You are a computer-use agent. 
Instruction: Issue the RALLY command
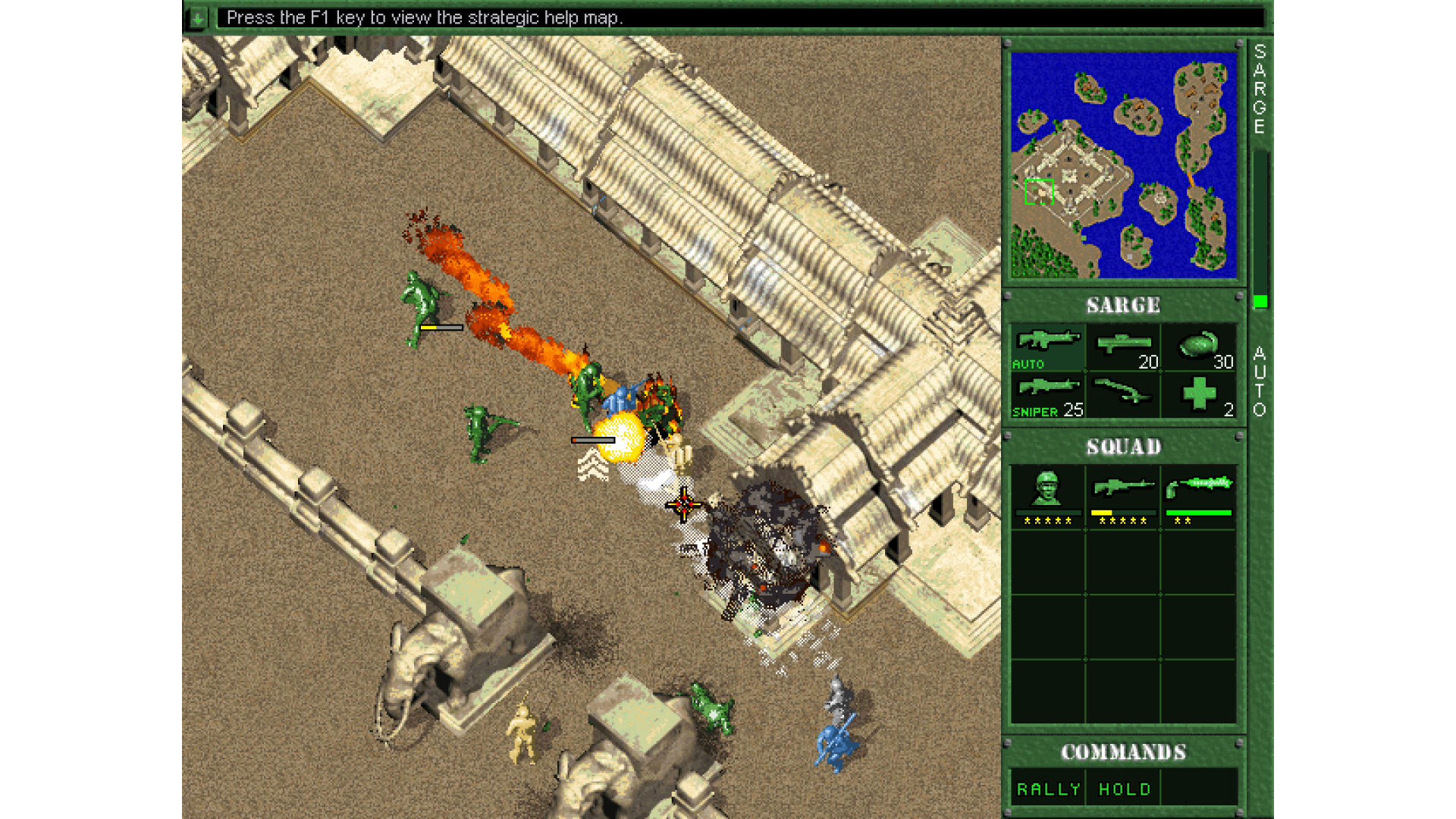coord(1048,789)
